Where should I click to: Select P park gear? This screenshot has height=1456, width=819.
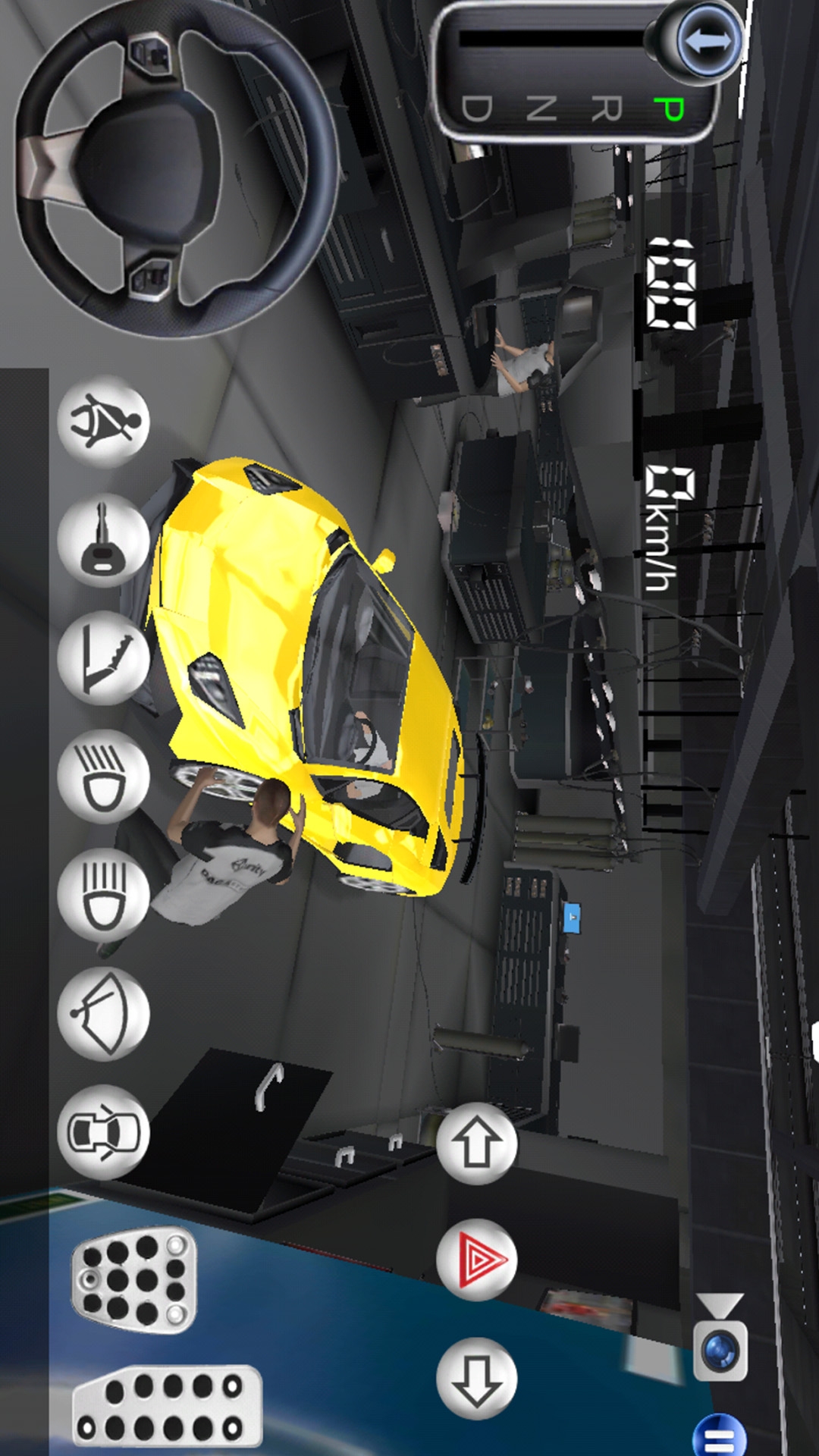click(x=669, y=109)
